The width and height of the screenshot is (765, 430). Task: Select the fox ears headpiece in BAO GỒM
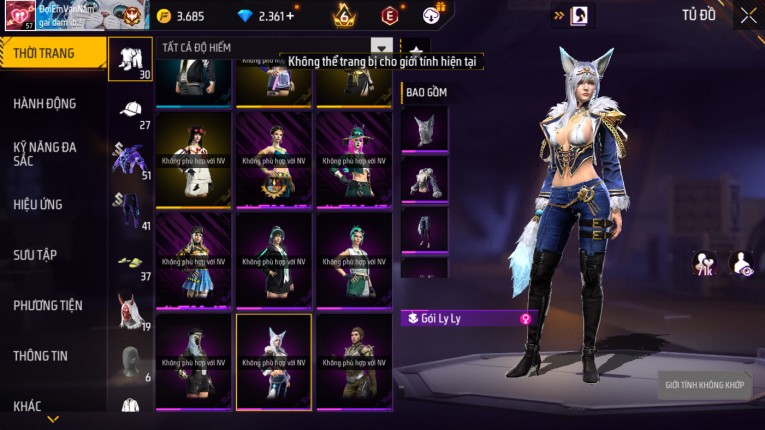tap(424, 128)
